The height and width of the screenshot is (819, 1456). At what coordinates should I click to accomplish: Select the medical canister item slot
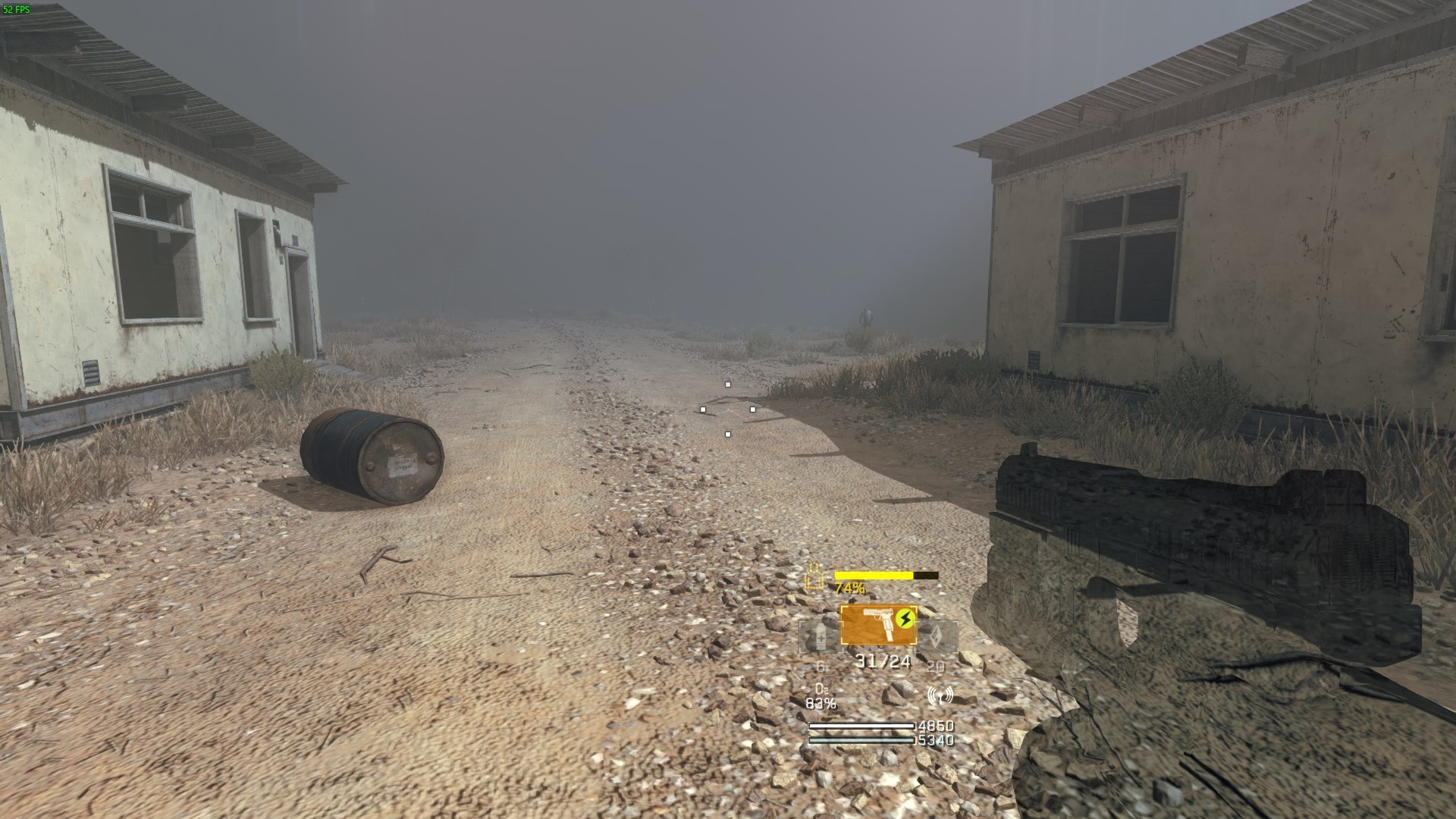click(821, 639)
